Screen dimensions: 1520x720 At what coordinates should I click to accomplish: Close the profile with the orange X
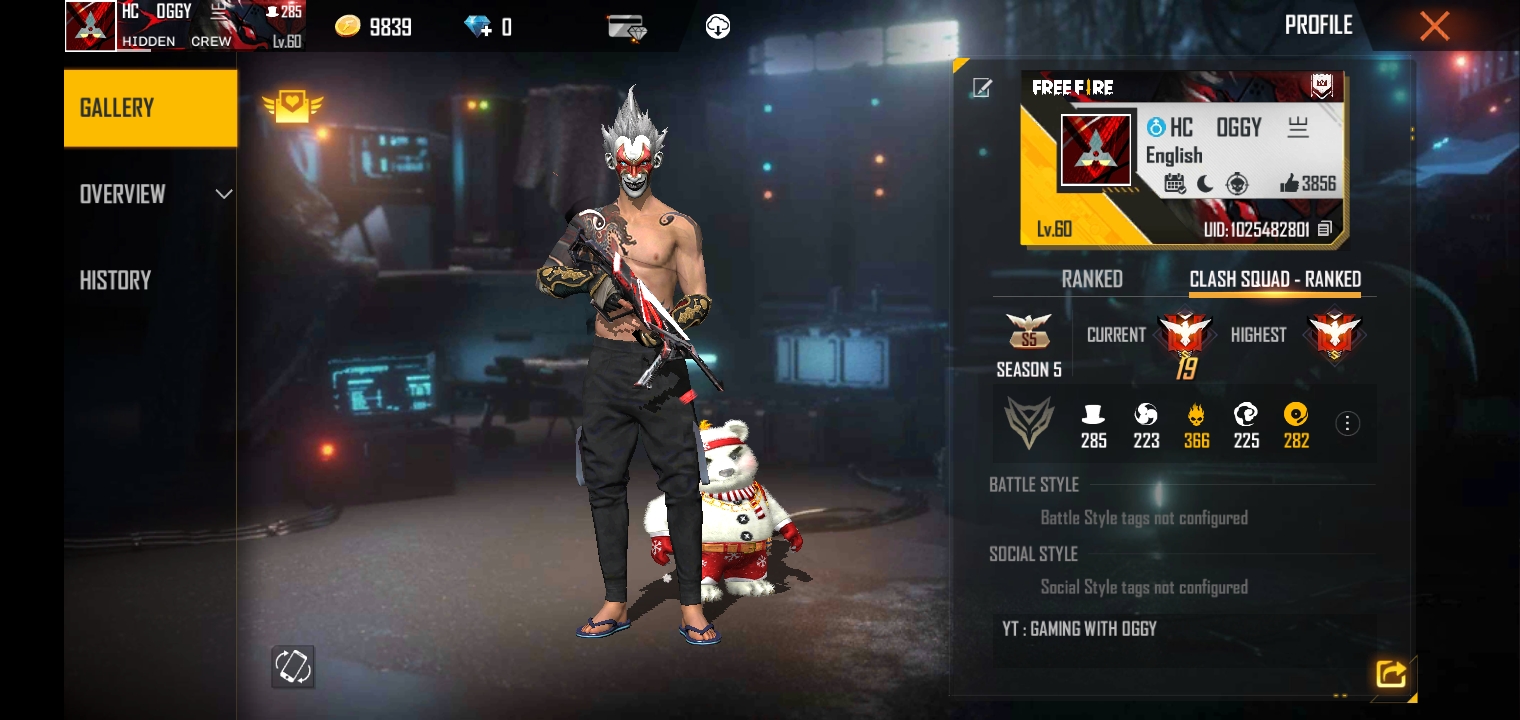1434,27
